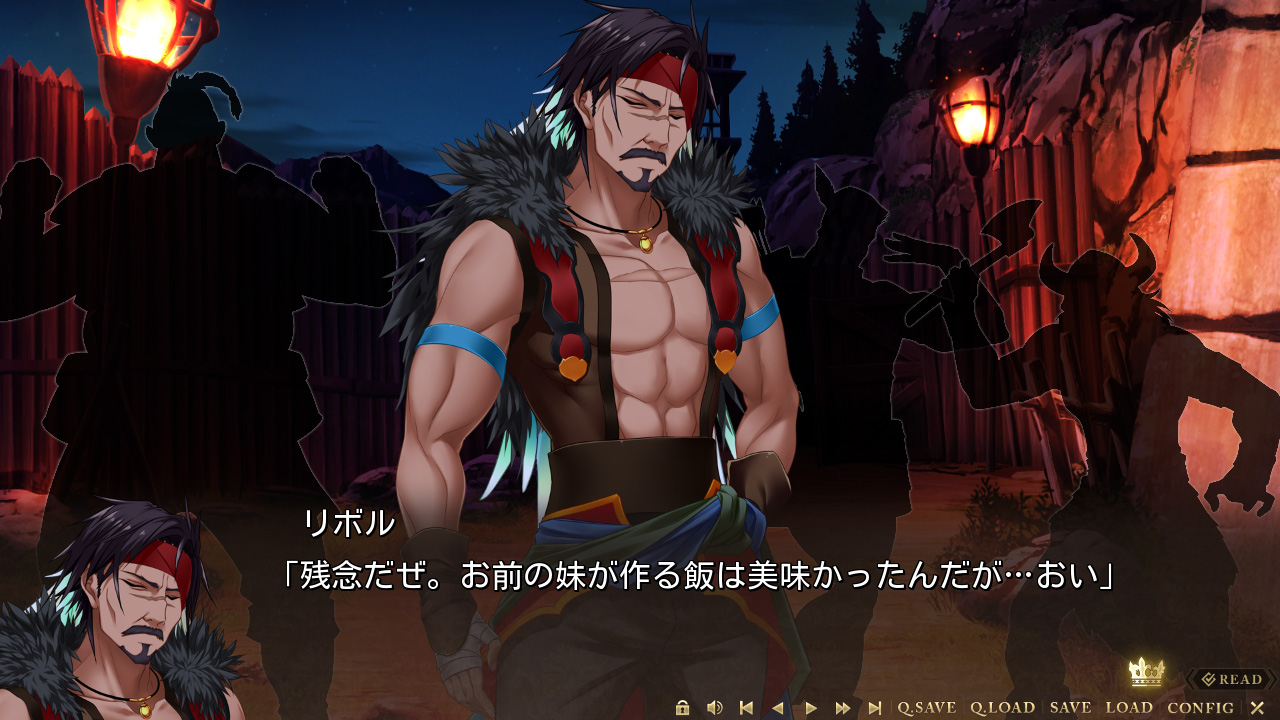Jump ahead with the skip-to-next bar arrow

(875, 708)
